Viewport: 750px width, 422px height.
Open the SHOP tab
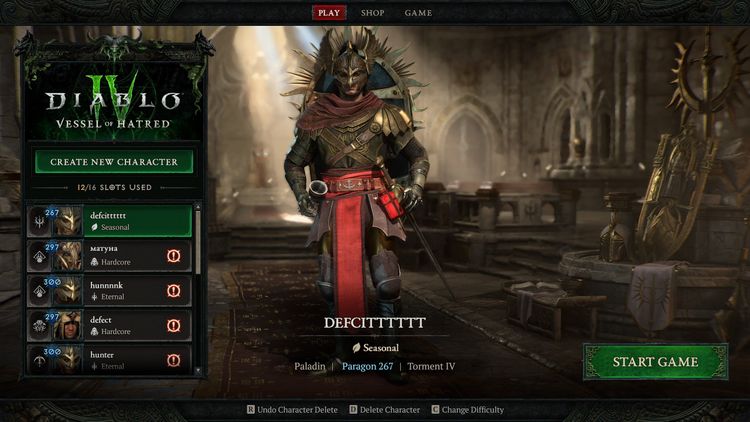pos(372,13)
